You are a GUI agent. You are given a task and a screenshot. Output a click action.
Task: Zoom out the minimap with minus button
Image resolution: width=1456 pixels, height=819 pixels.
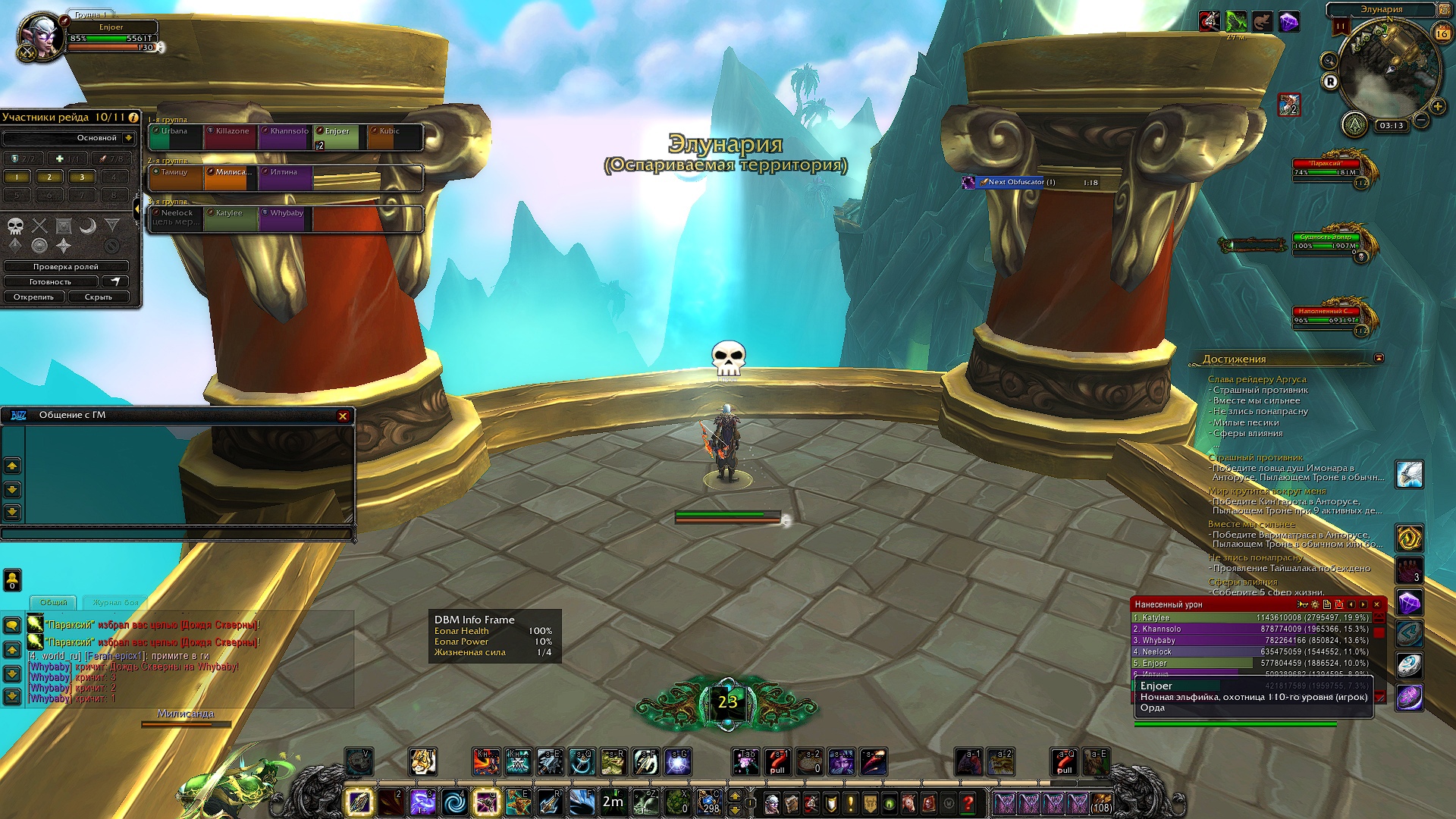[1421, 120]
